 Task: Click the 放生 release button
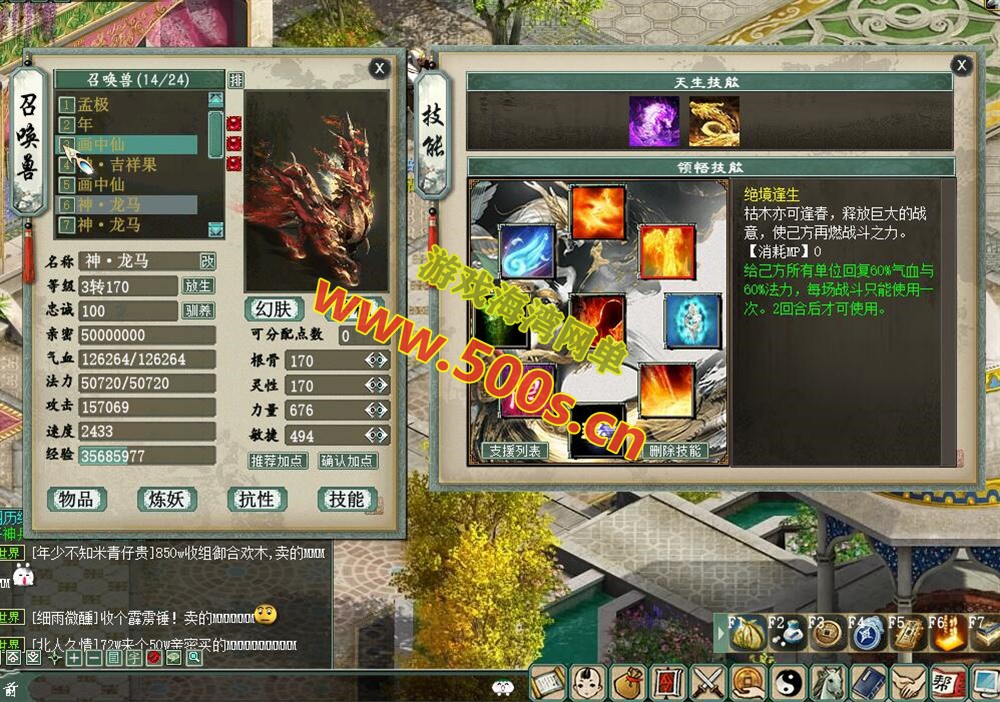[x=198, y=286]
